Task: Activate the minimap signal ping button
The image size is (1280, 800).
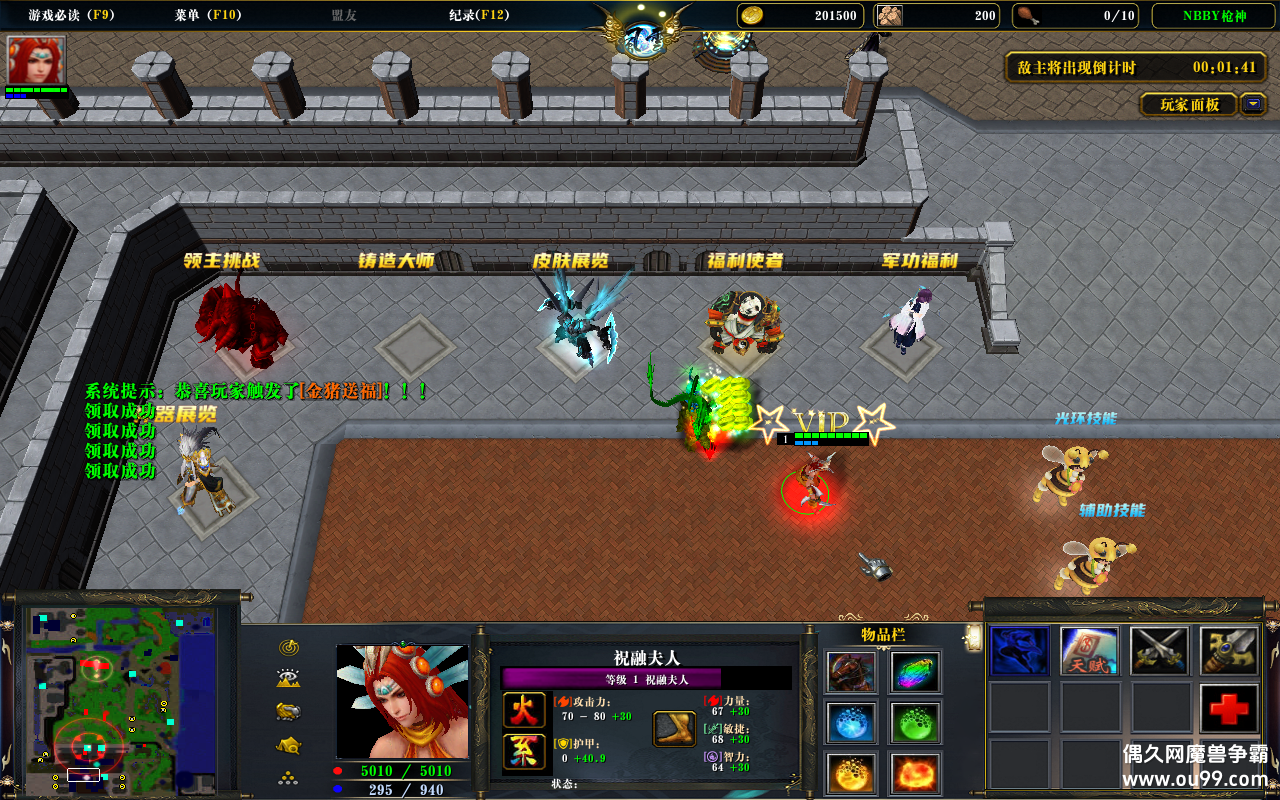Action: pos(290,647)
